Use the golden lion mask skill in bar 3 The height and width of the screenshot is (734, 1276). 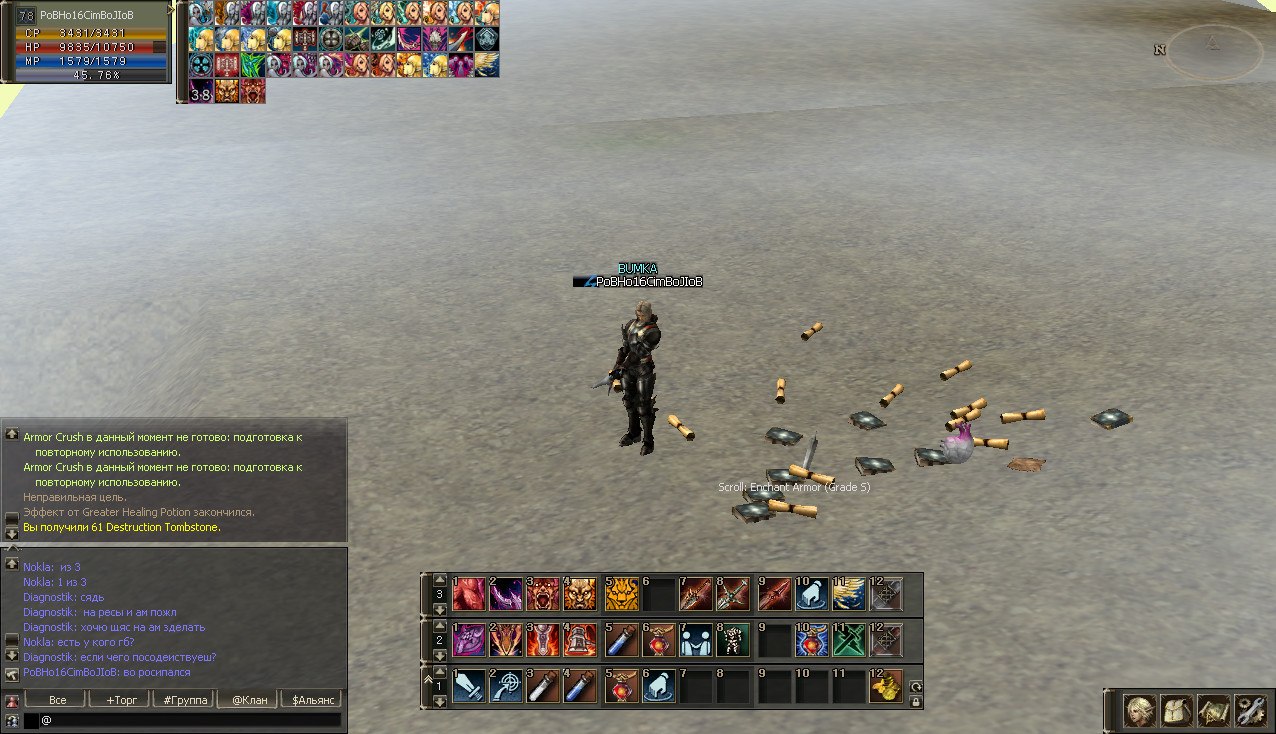pyautogui.click(x=621, y=594)
